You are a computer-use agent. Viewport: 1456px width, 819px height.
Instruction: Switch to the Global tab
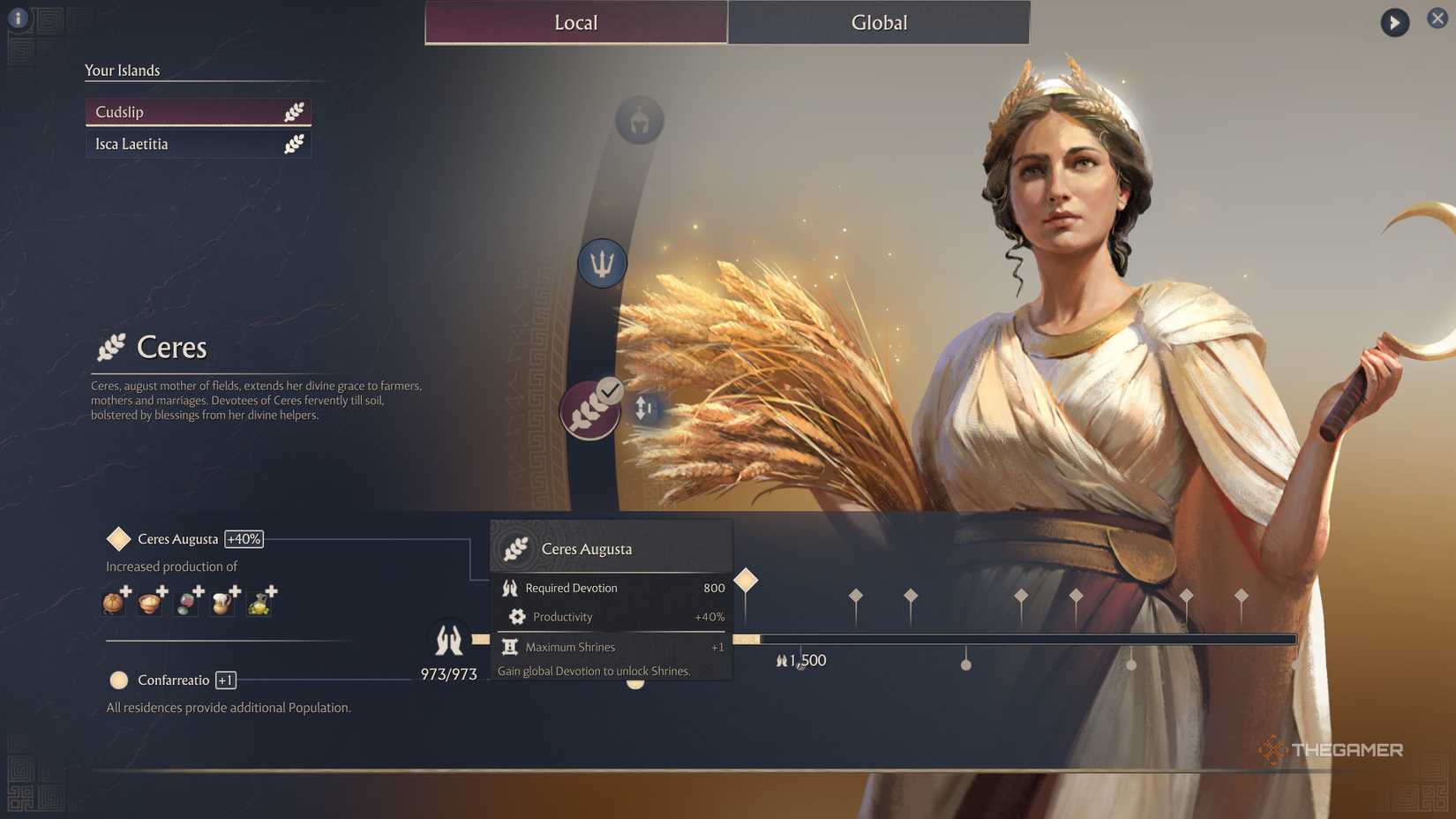878,22
